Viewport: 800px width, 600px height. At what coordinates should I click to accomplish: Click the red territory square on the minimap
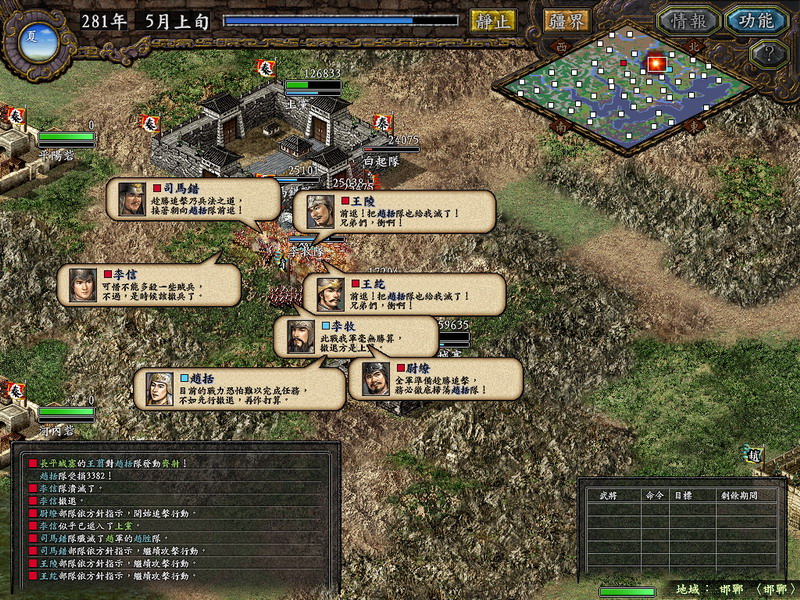coord(623,63)
